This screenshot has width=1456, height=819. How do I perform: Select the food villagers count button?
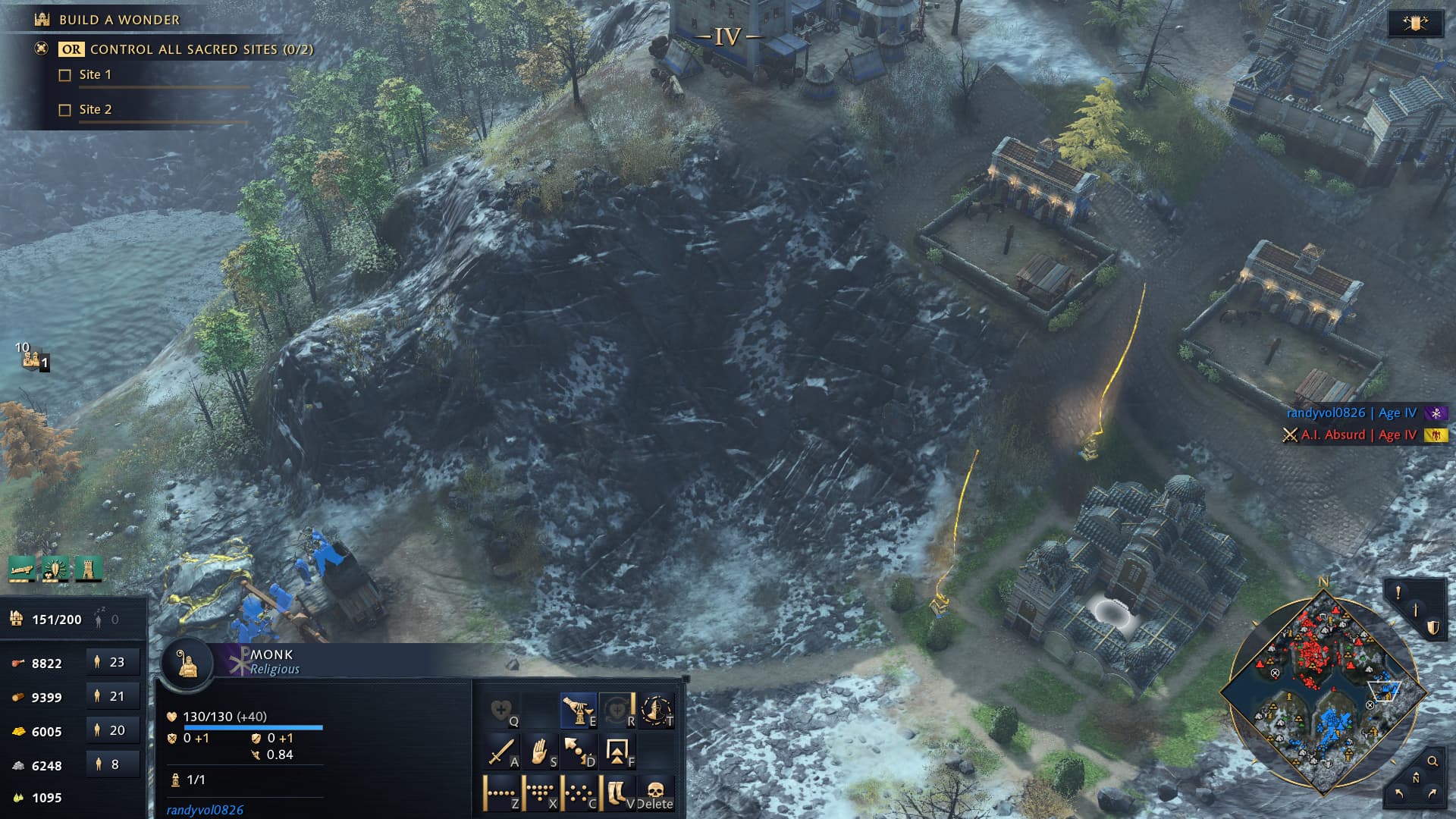(112, 662)
